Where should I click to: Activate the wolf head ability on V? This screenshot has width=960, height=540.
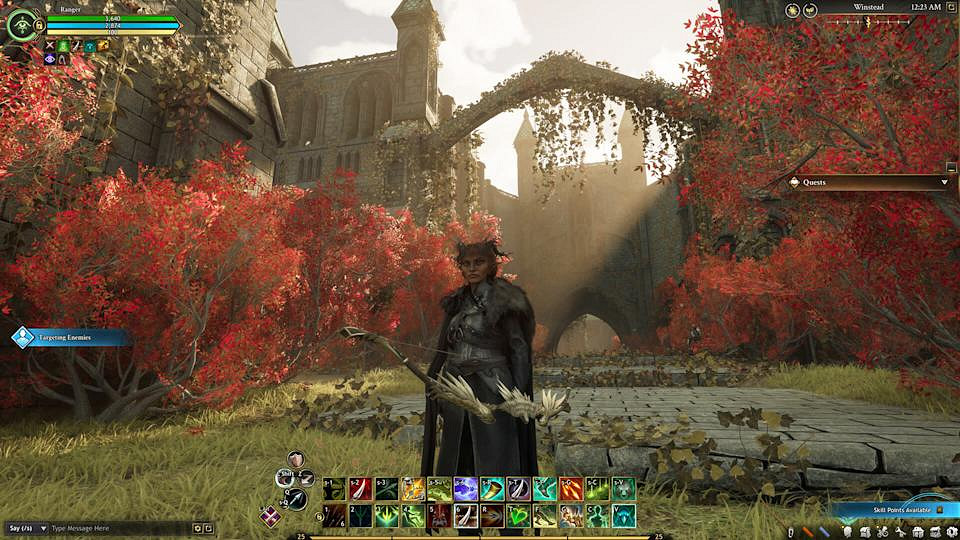coord(623,515)
